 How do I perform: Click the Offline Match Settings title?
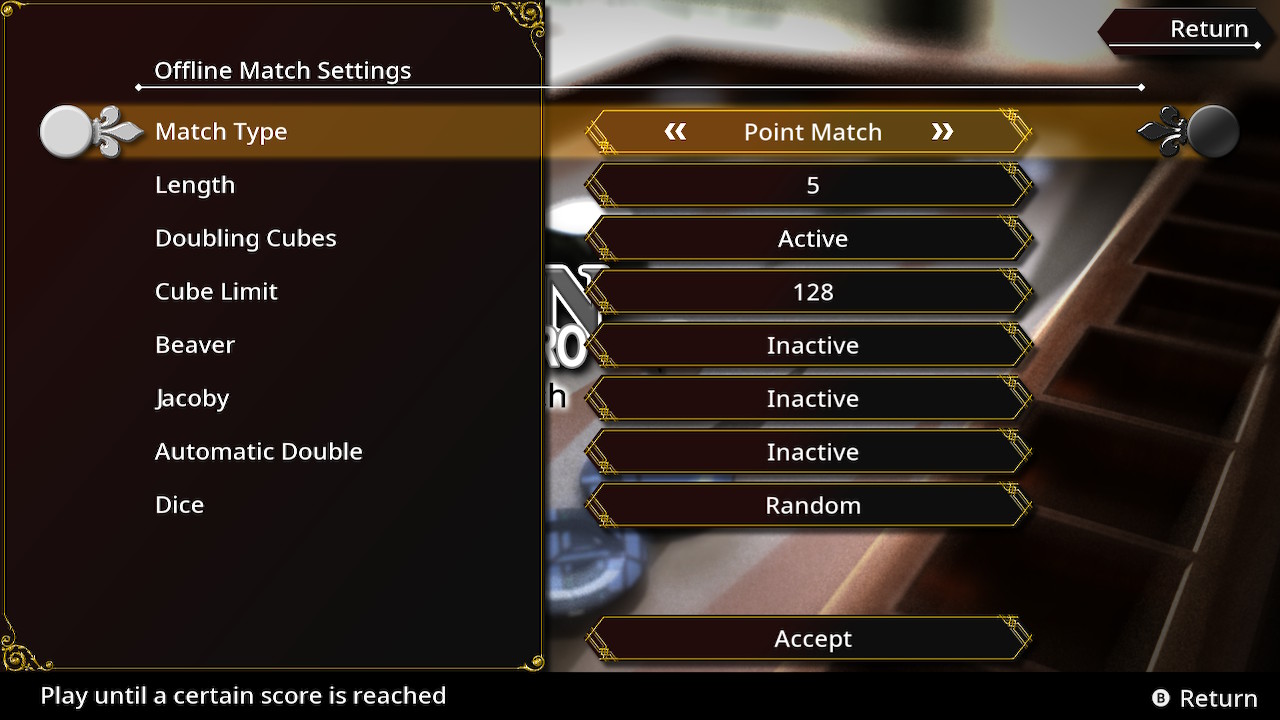tap(283, 70)
